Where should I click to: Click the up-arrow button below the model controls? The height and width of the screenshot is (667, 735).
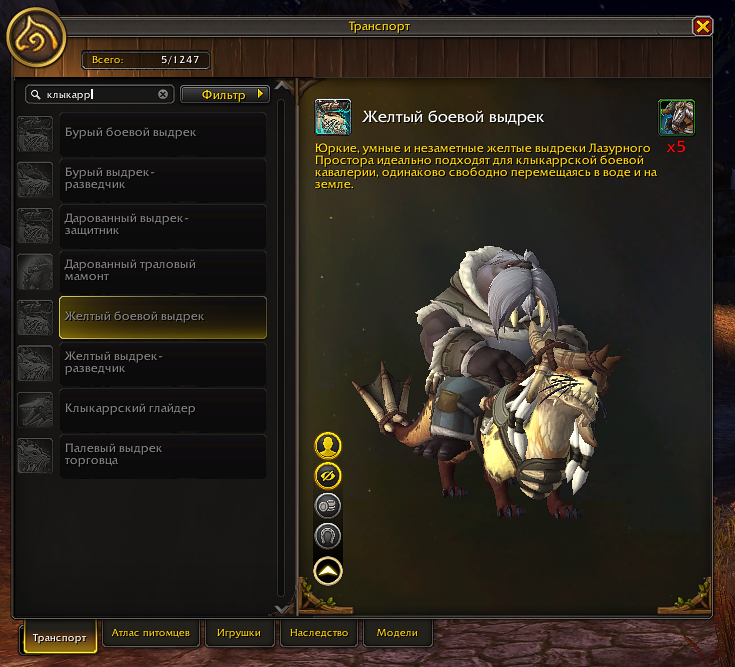click(328, 571)
